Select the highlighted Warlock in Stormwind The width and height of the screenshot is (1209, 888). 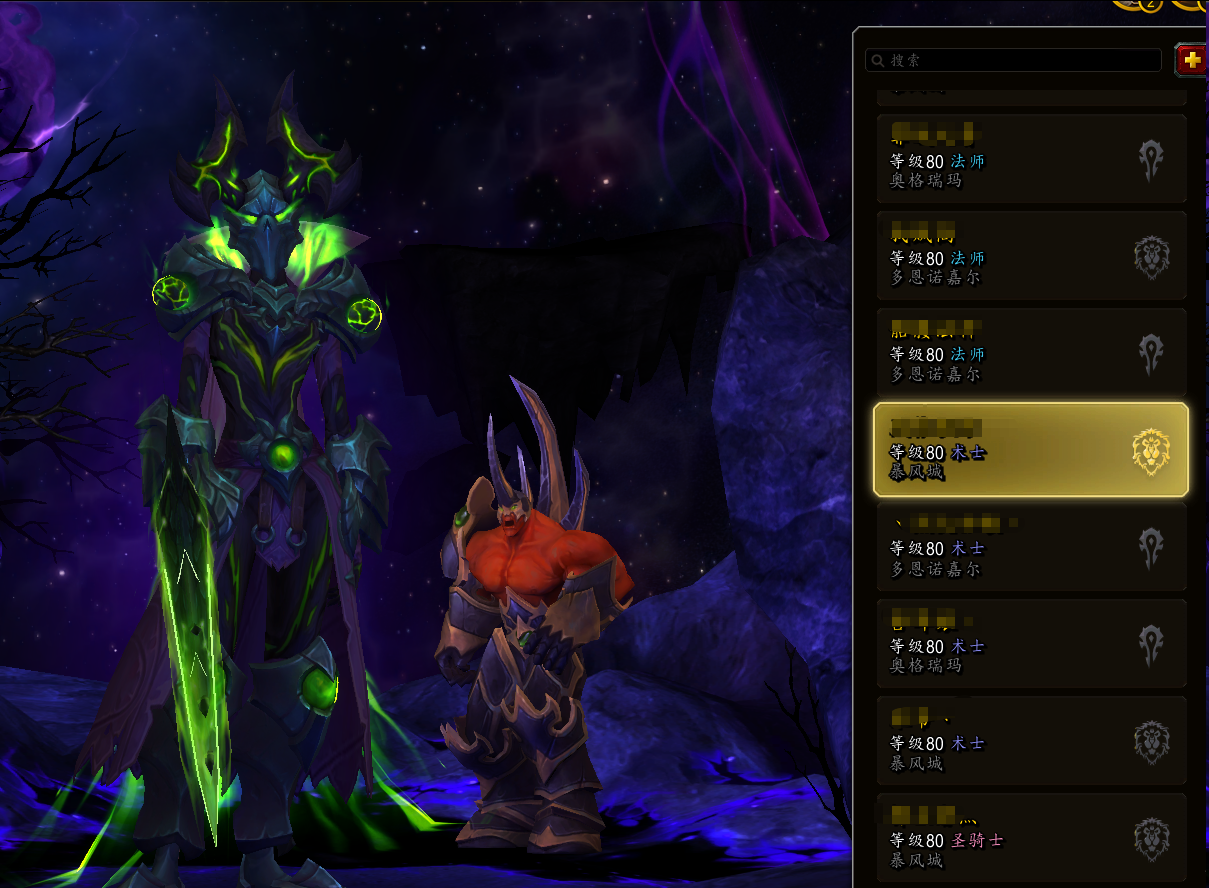point(1031,450)
